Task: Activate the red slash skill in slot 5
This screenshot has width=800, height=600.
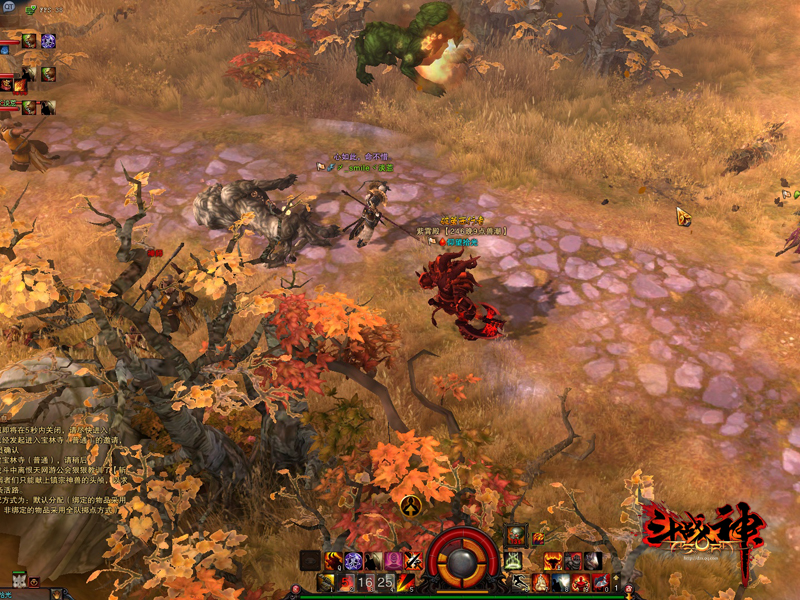Action: click(x=405, y=582)
